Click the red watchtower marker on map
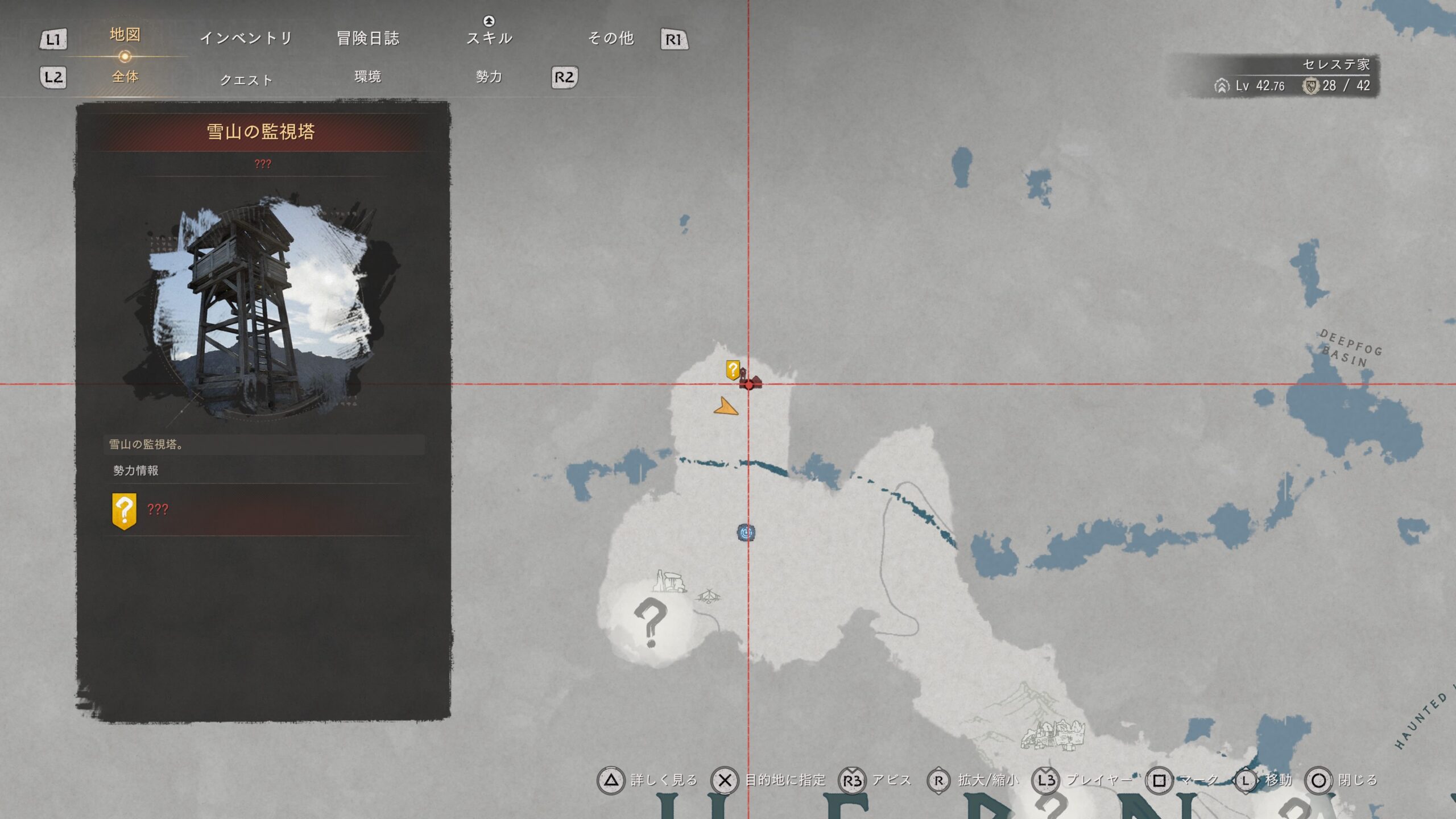This screenshot has width=1456, height=819. 750,382
